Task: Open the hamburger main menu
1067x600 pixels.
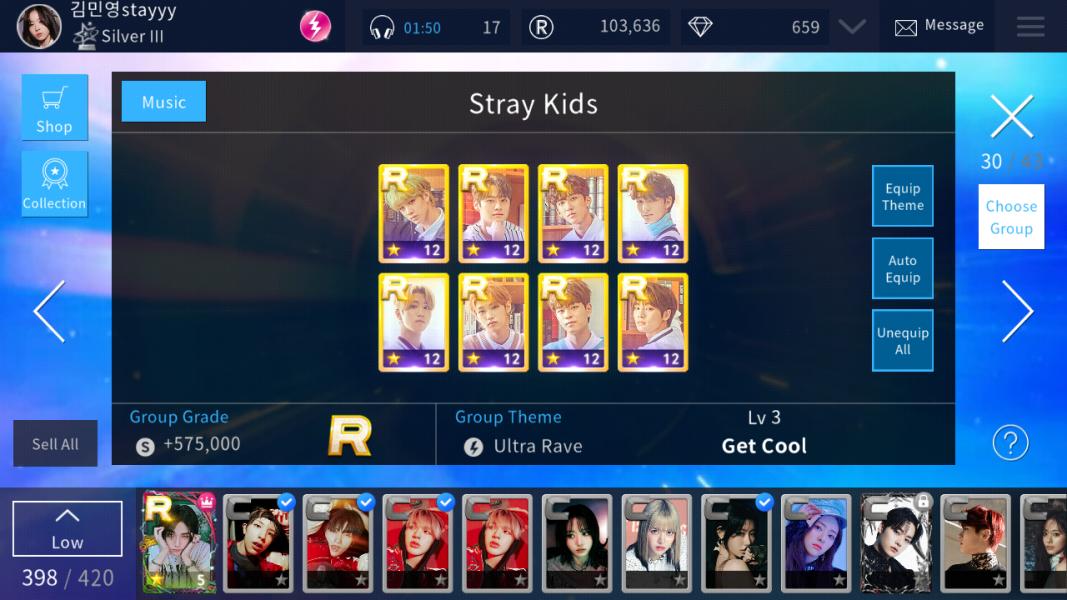Action: [x=1030, y=26]
